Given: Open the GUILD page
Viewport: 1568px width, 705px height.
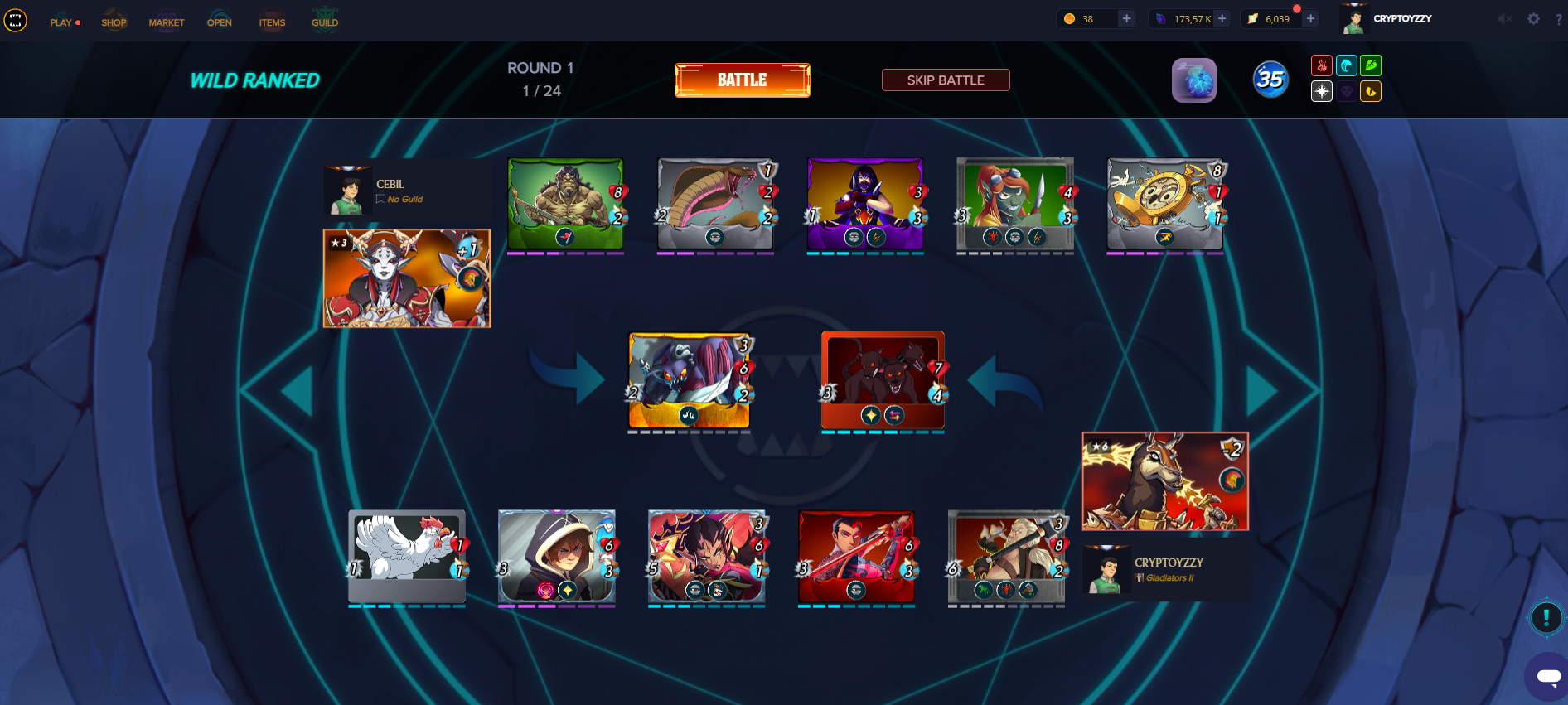Looking at the screenshot, I should [325, 22].
